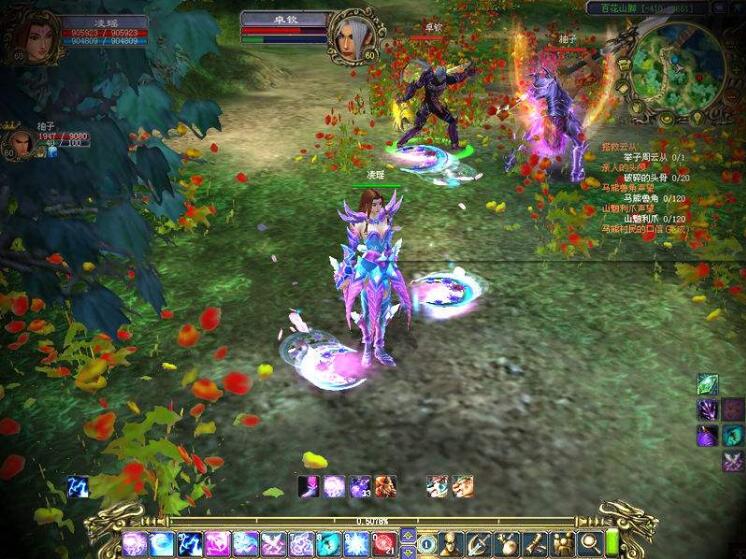Click the first purple beam buff icon
The height and width of the screenshot is (559, 746).
[309, 486]
